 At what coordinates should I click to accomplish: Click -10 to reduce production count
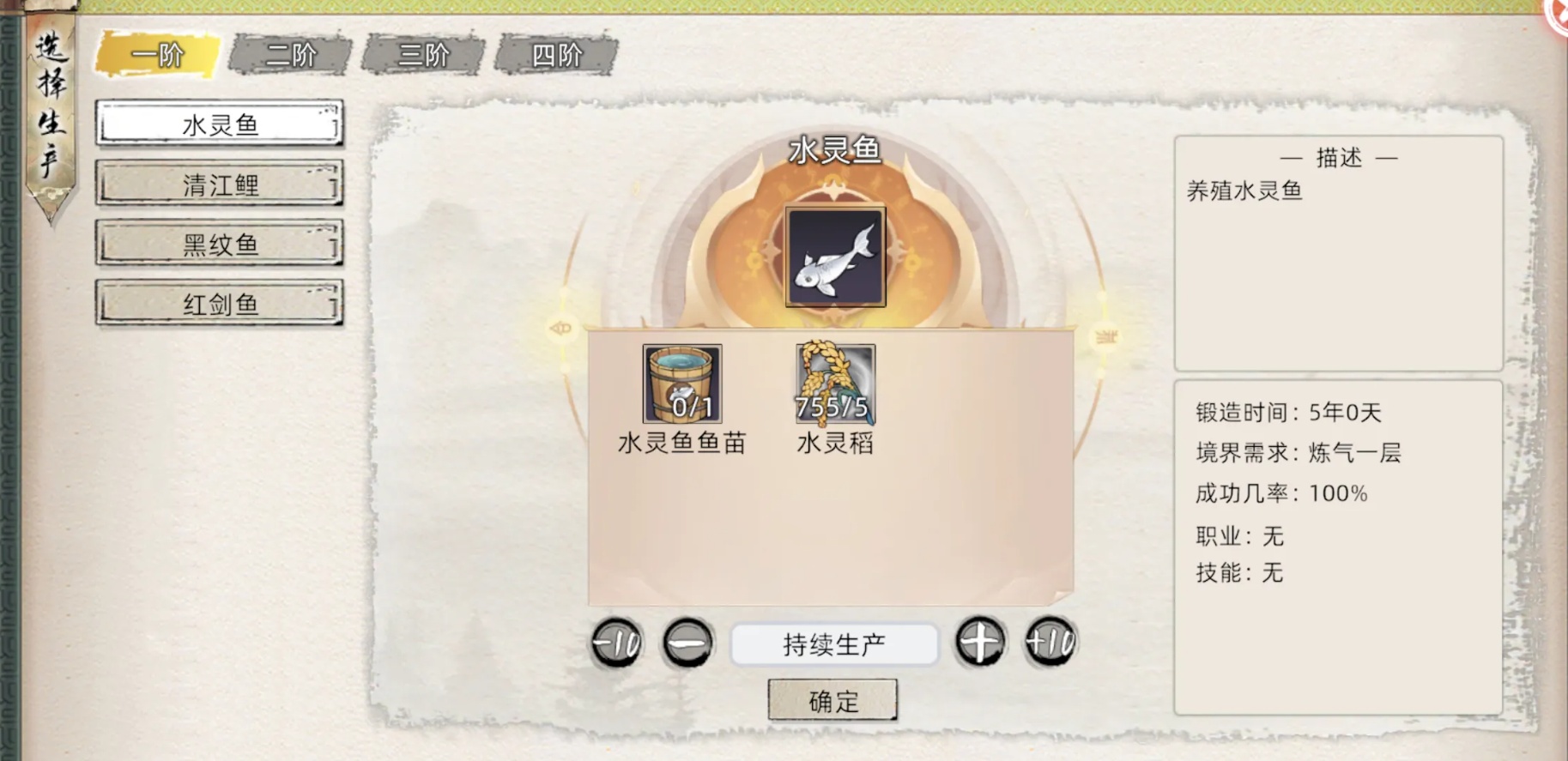click(614, 643)
